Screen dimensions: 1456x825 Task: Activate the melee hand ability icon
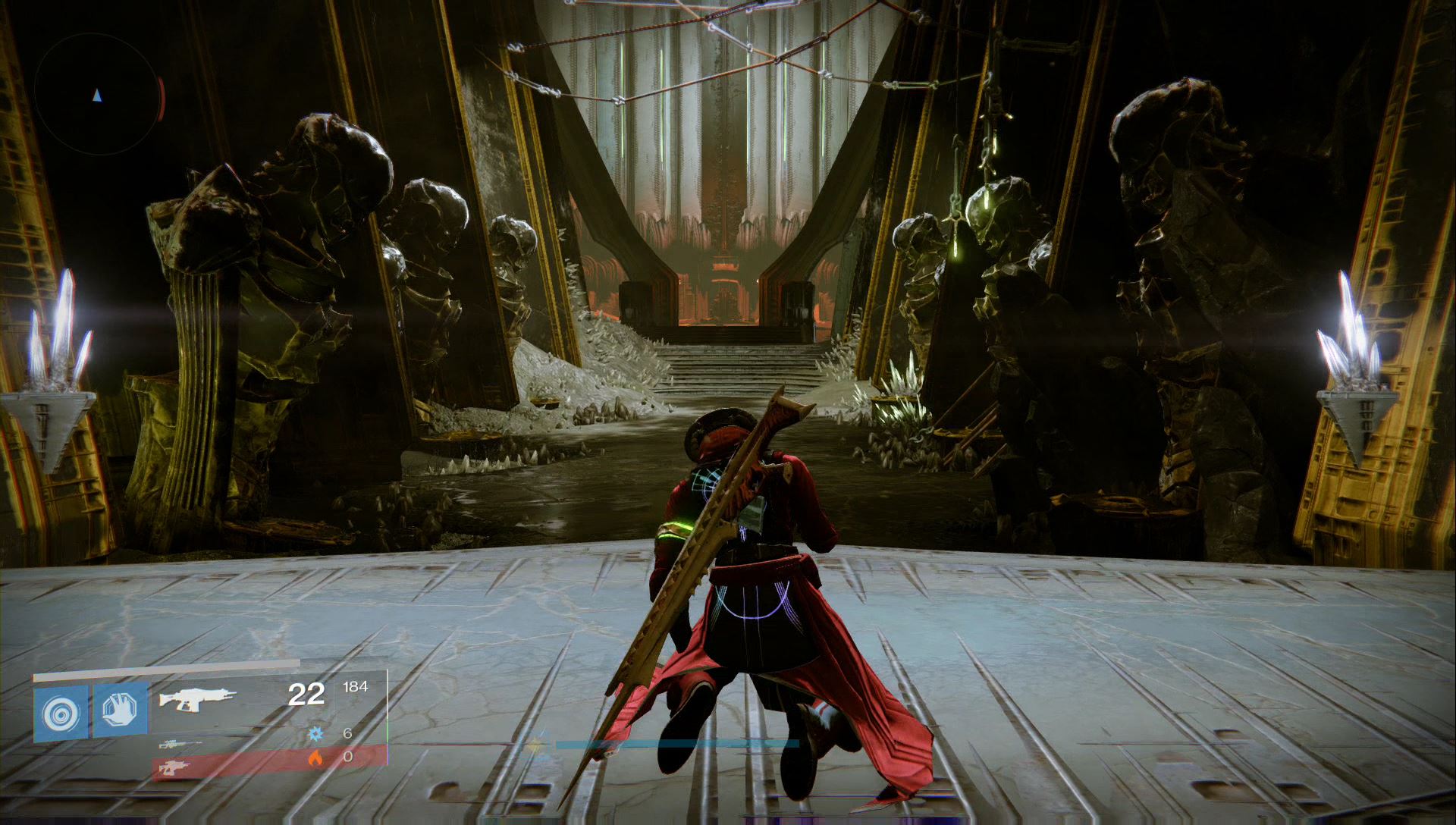[x=120, y=712]
